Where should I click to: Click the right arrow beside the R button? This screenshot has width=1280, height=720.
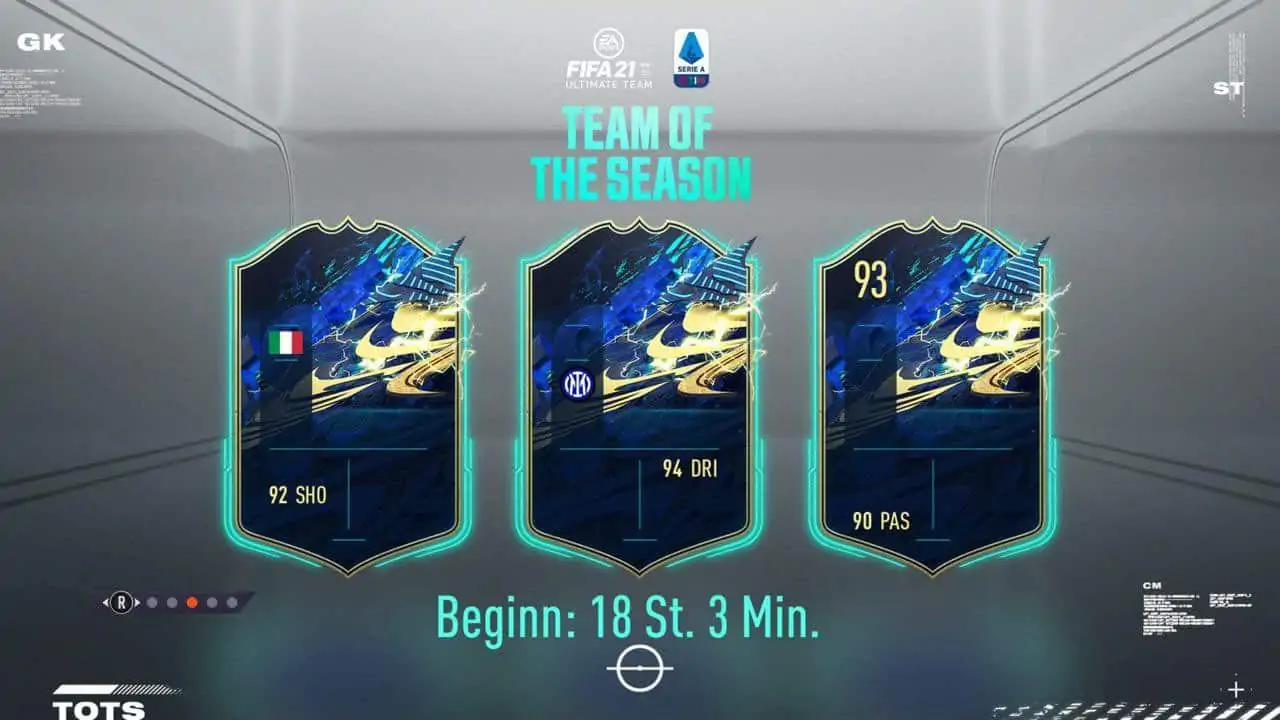tap(139, 602)
